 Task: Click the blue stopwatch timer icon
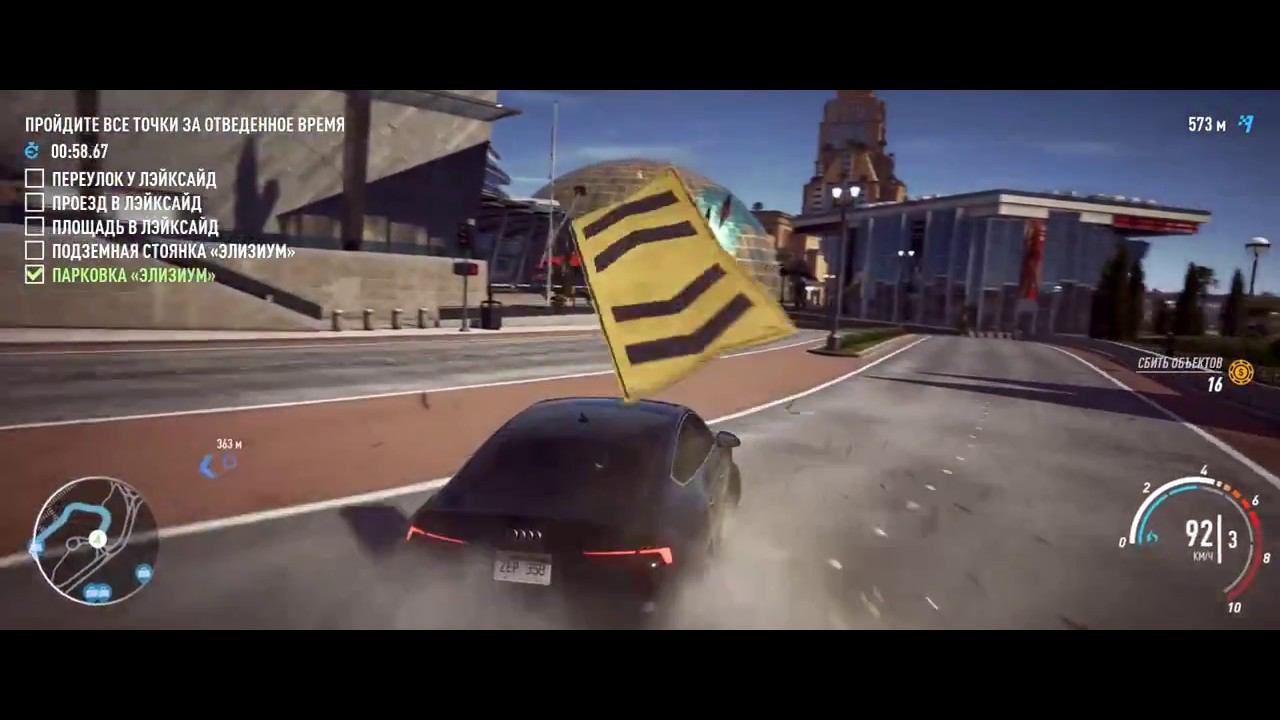32,151
